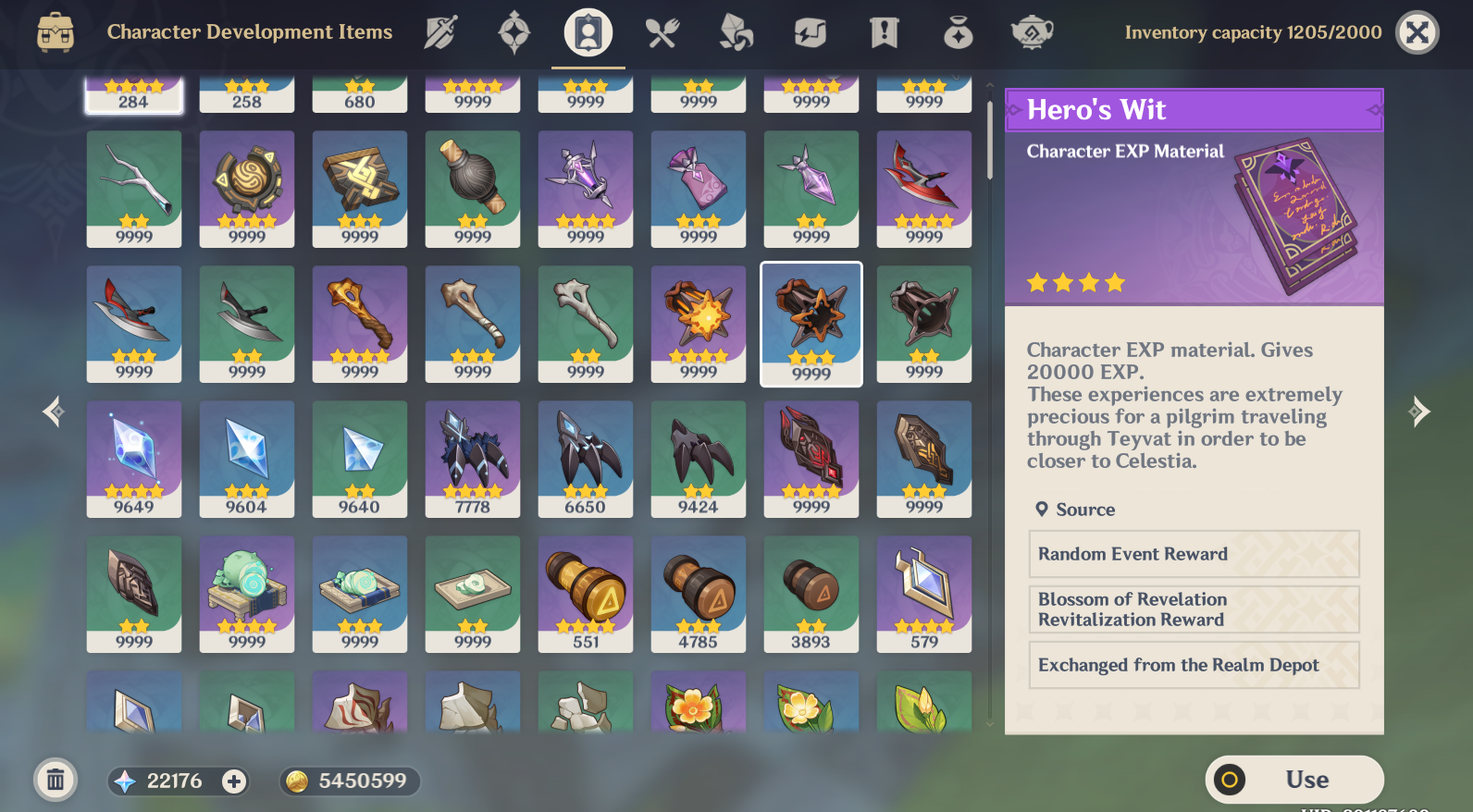Open the Precious Items pouch icon

pyautogui.click(x=959, y=32)
